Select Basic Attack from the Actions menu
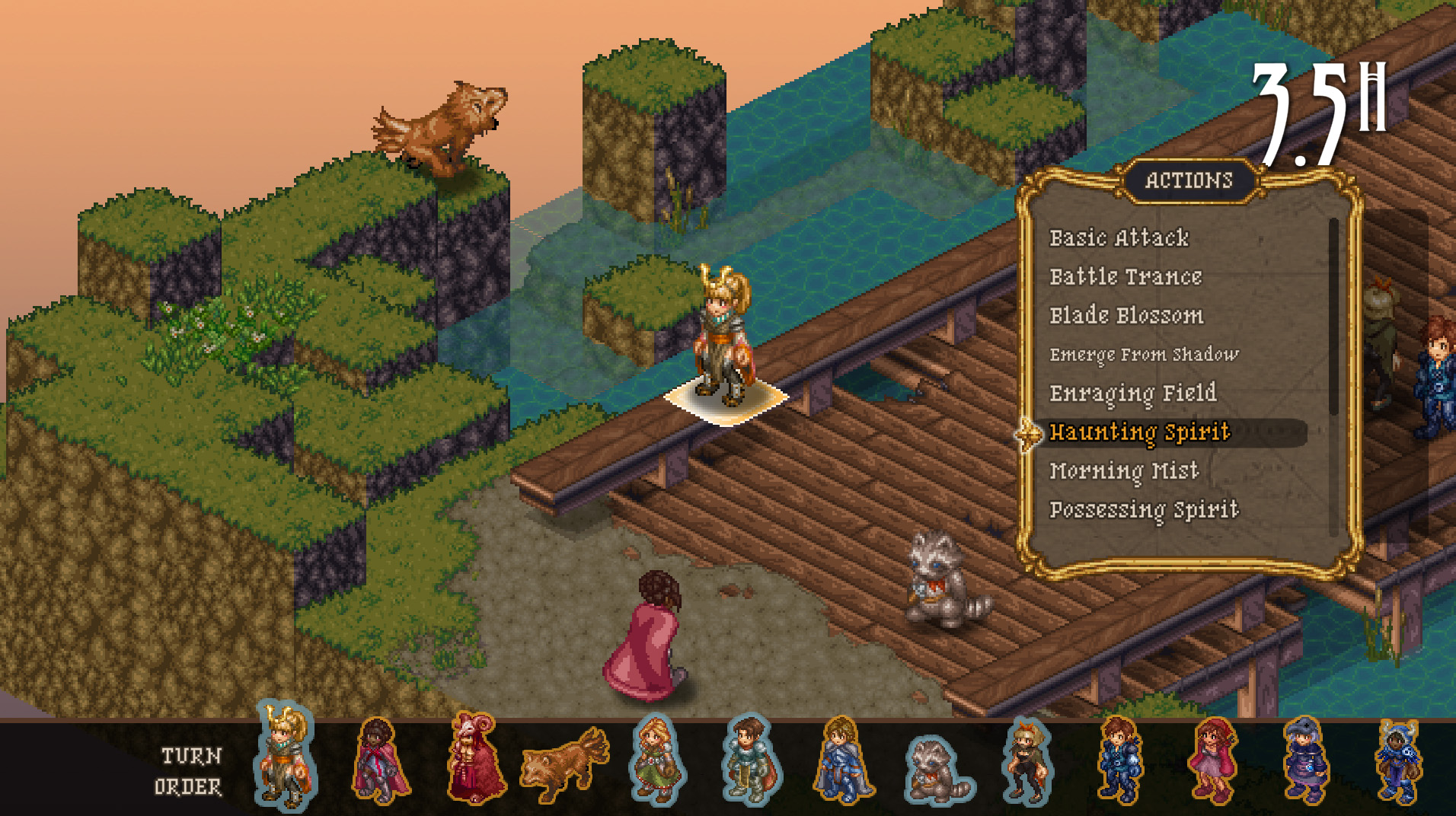 click(1119, 238)
